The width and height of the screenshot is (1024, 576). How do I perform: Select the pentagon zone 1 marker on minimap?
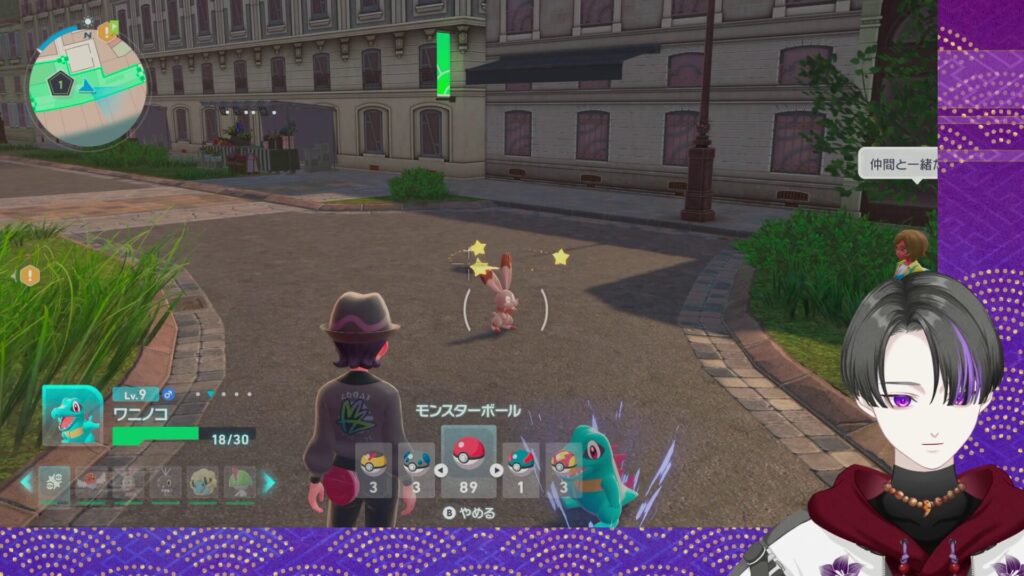point(60,85)
